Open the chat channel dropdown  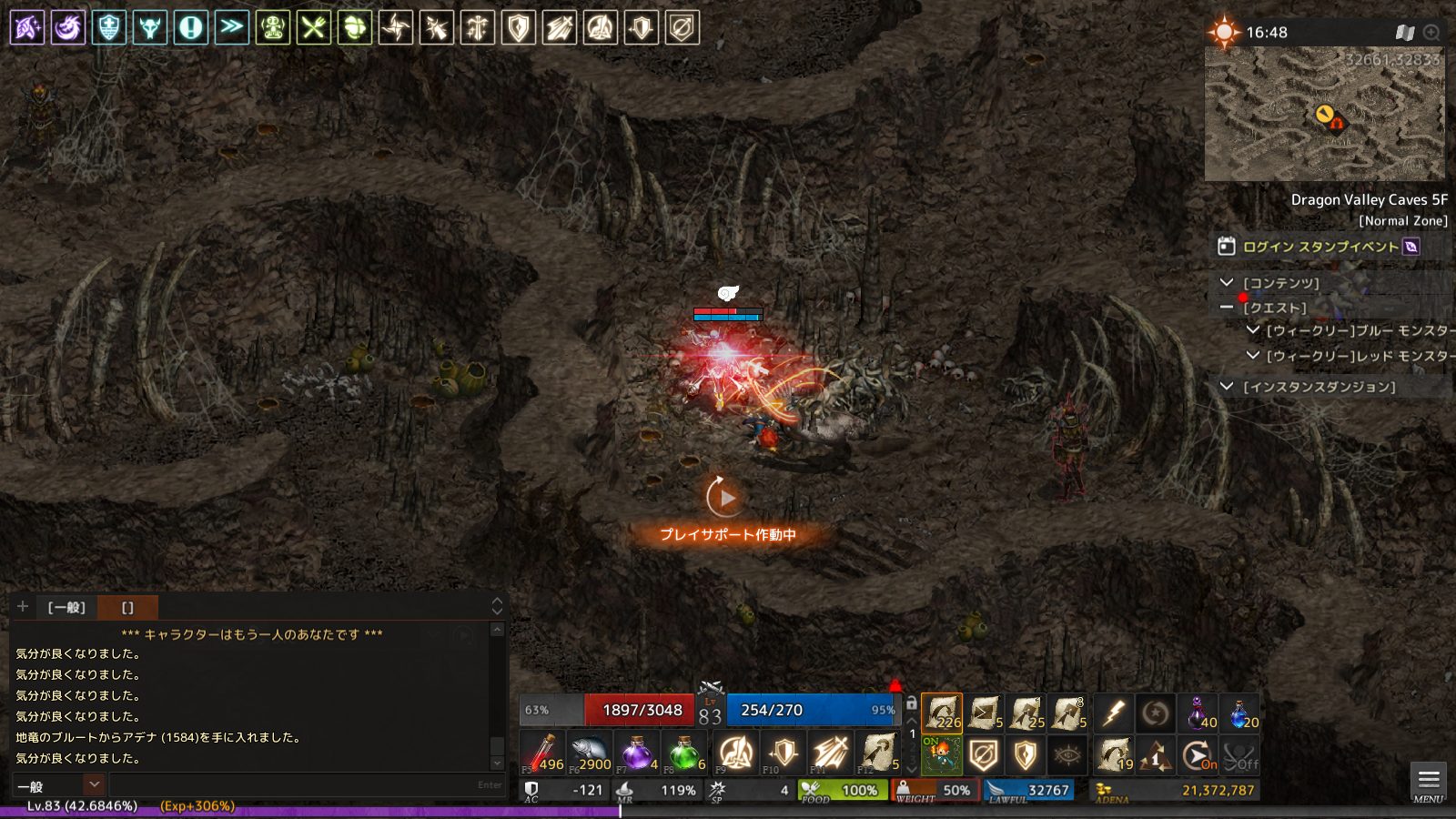94,784
